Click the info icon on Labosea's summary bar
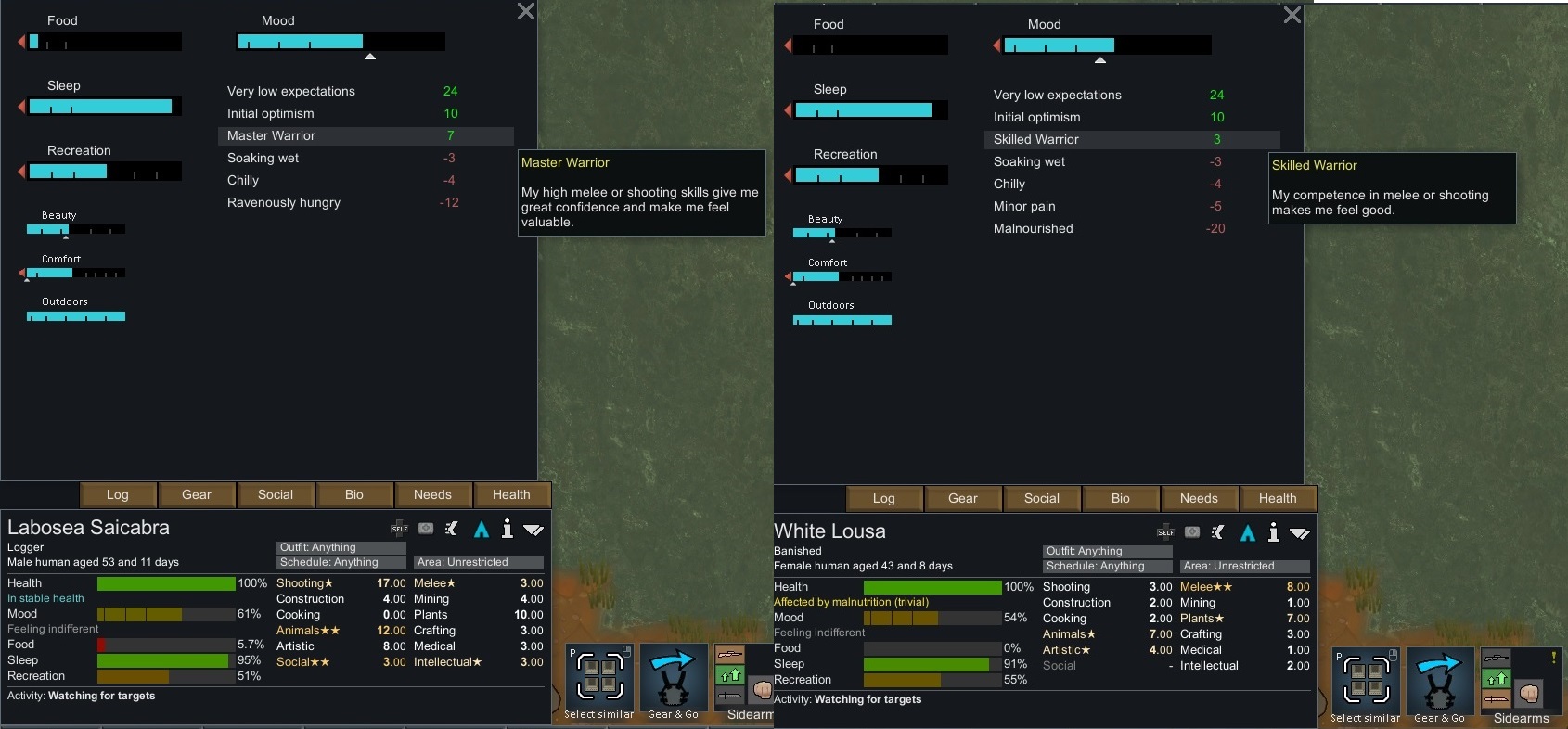The width and height of the screenshot is (1568, 729). 507,530
